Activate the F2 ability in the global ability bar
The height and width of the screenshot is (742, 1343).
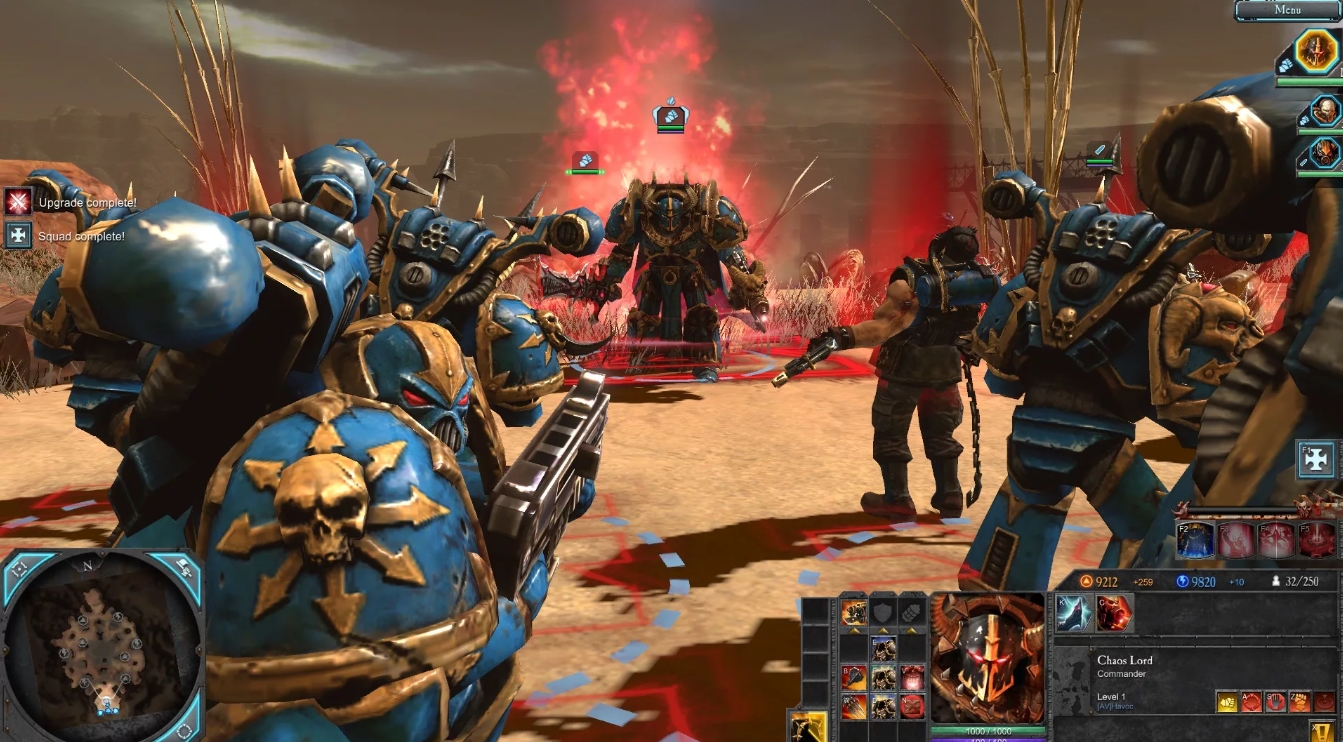(x=1195, y=540)
